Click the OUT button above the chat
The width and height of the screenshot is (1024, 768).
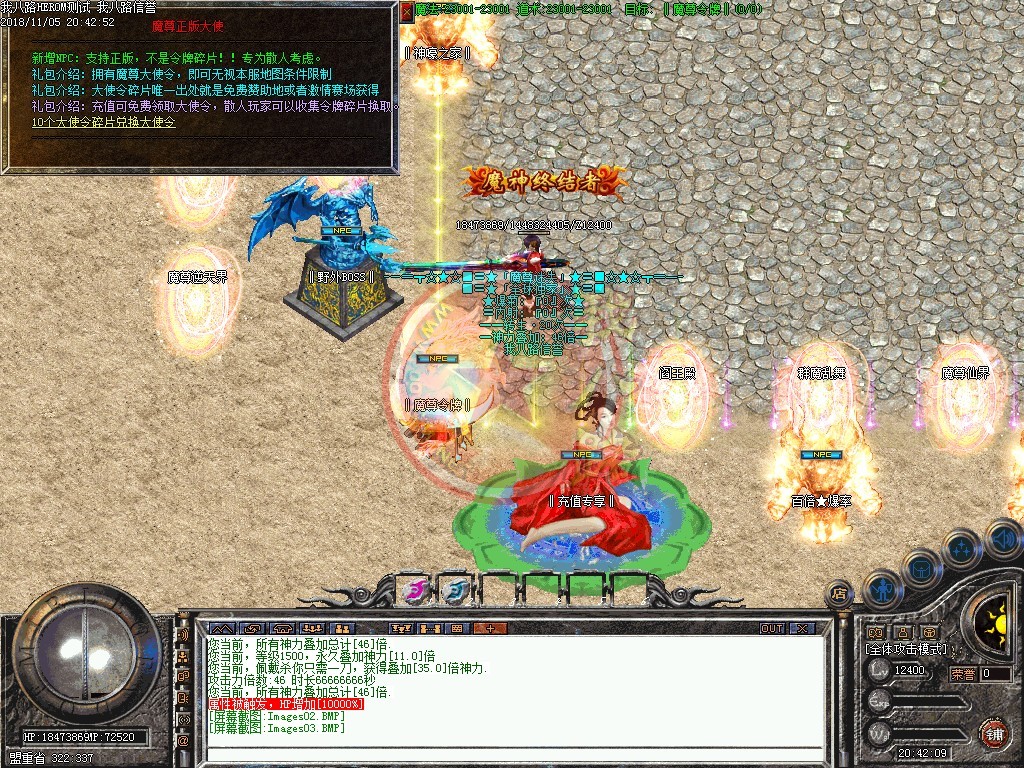click(x=772, y=628)
